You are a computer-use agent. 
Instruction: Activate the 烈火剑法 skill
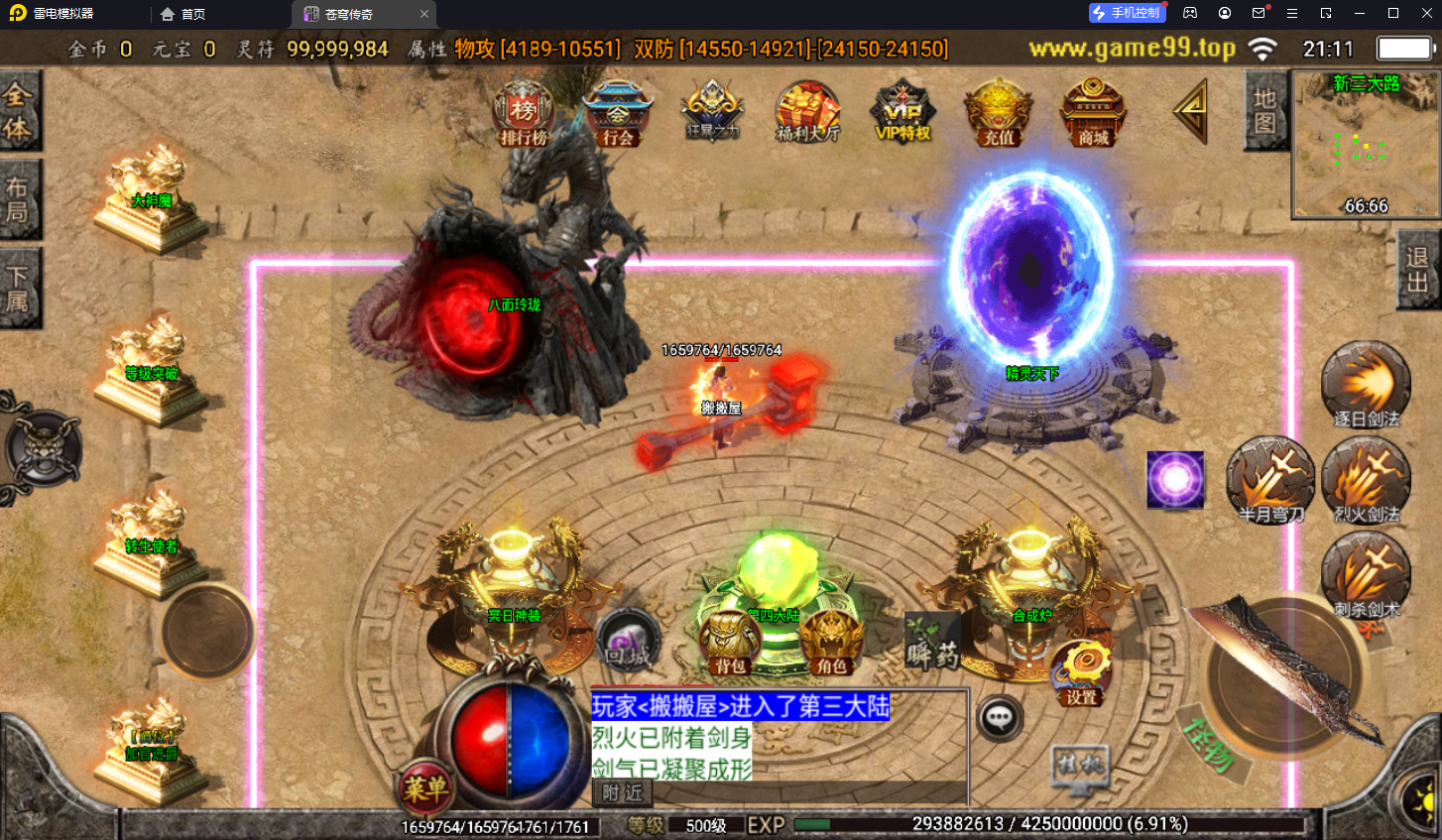pyautogui.click(x=1366, y=480)
